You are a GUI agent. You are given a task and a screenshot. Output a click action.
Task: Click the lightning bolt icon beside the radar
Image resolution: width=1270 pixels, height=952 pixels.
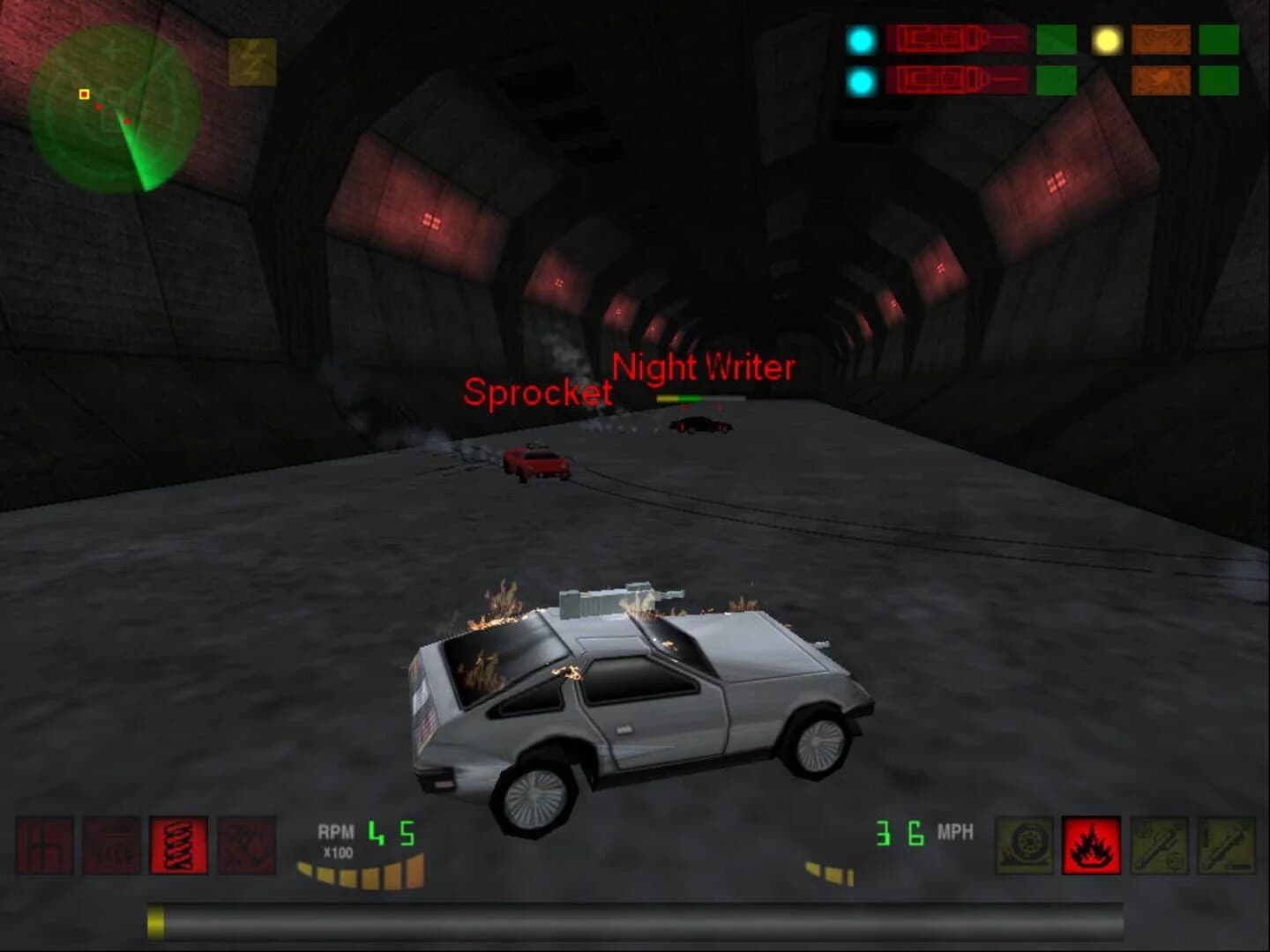coord(252,63)
